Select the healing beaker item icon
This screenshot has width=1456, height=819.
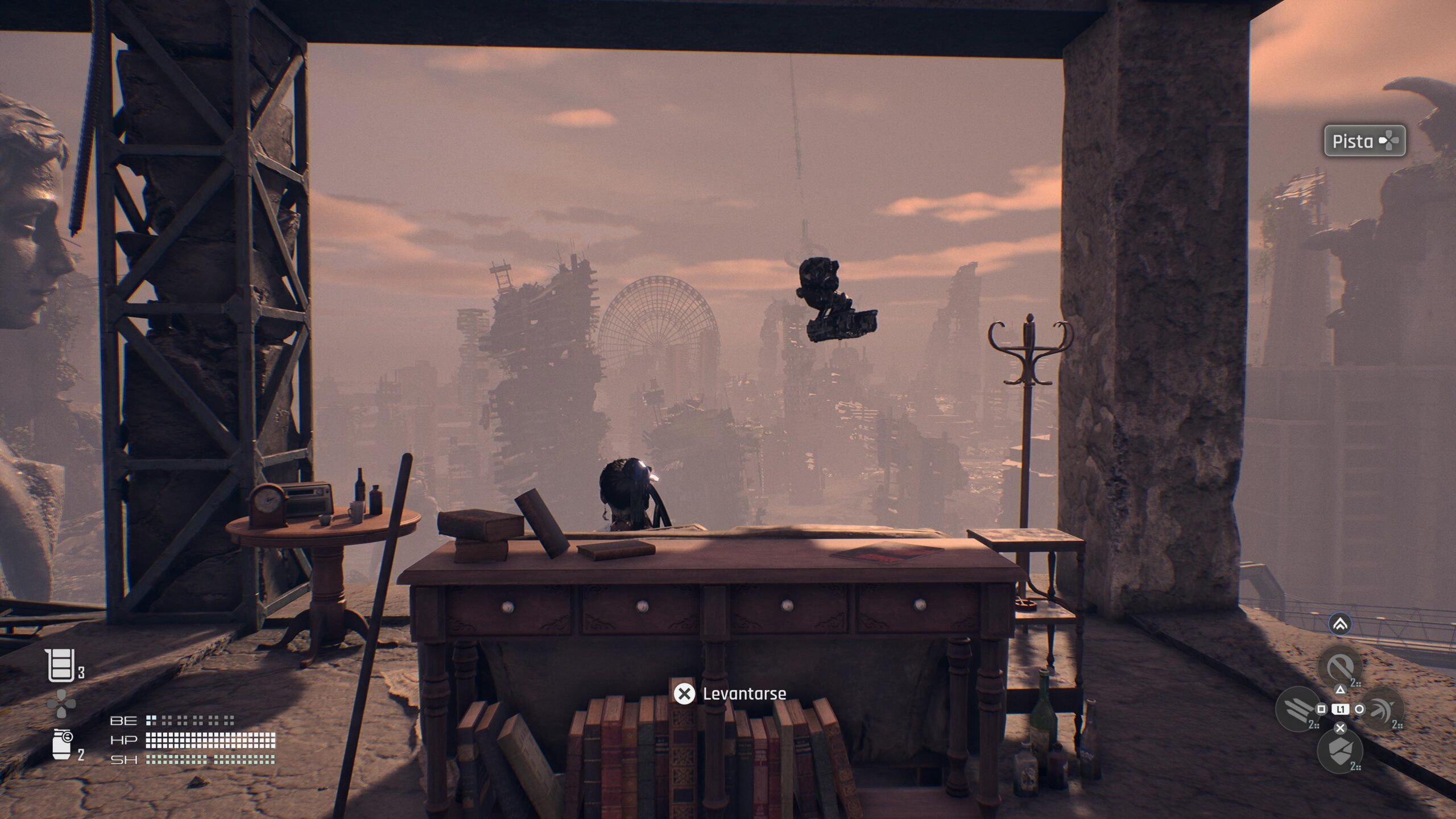pos(60,666)
